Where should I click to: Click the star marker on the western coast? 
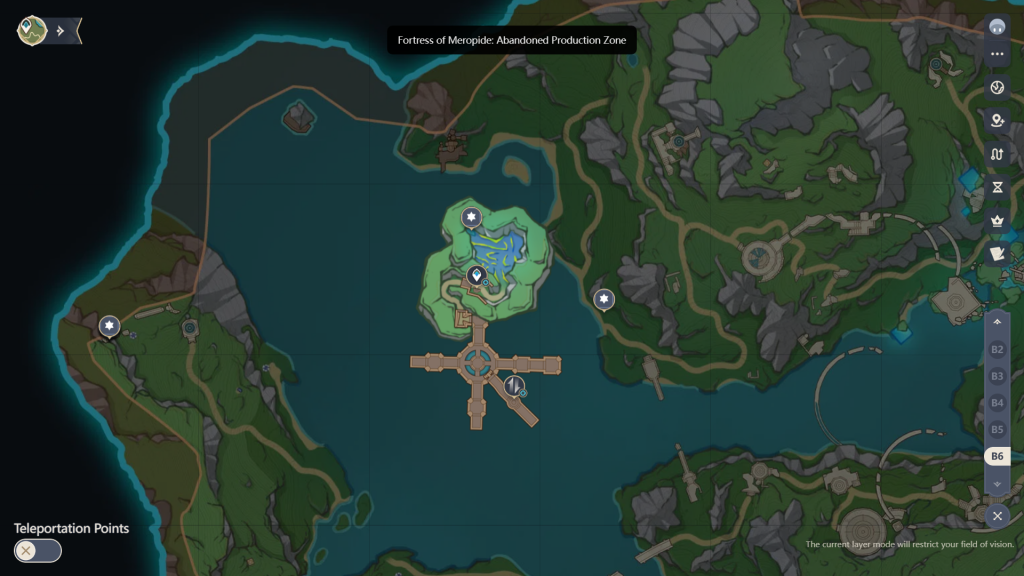(109, 326)
